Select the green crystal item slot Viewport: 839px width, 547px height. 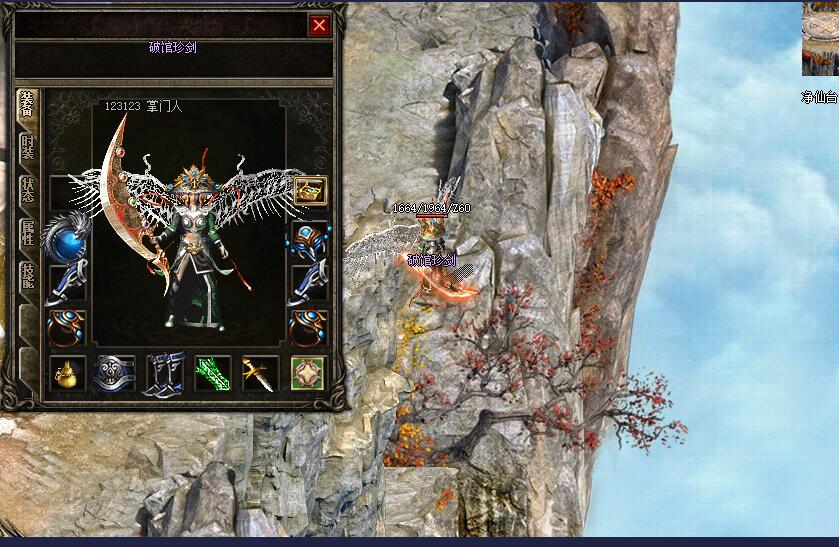click(211, 373)
